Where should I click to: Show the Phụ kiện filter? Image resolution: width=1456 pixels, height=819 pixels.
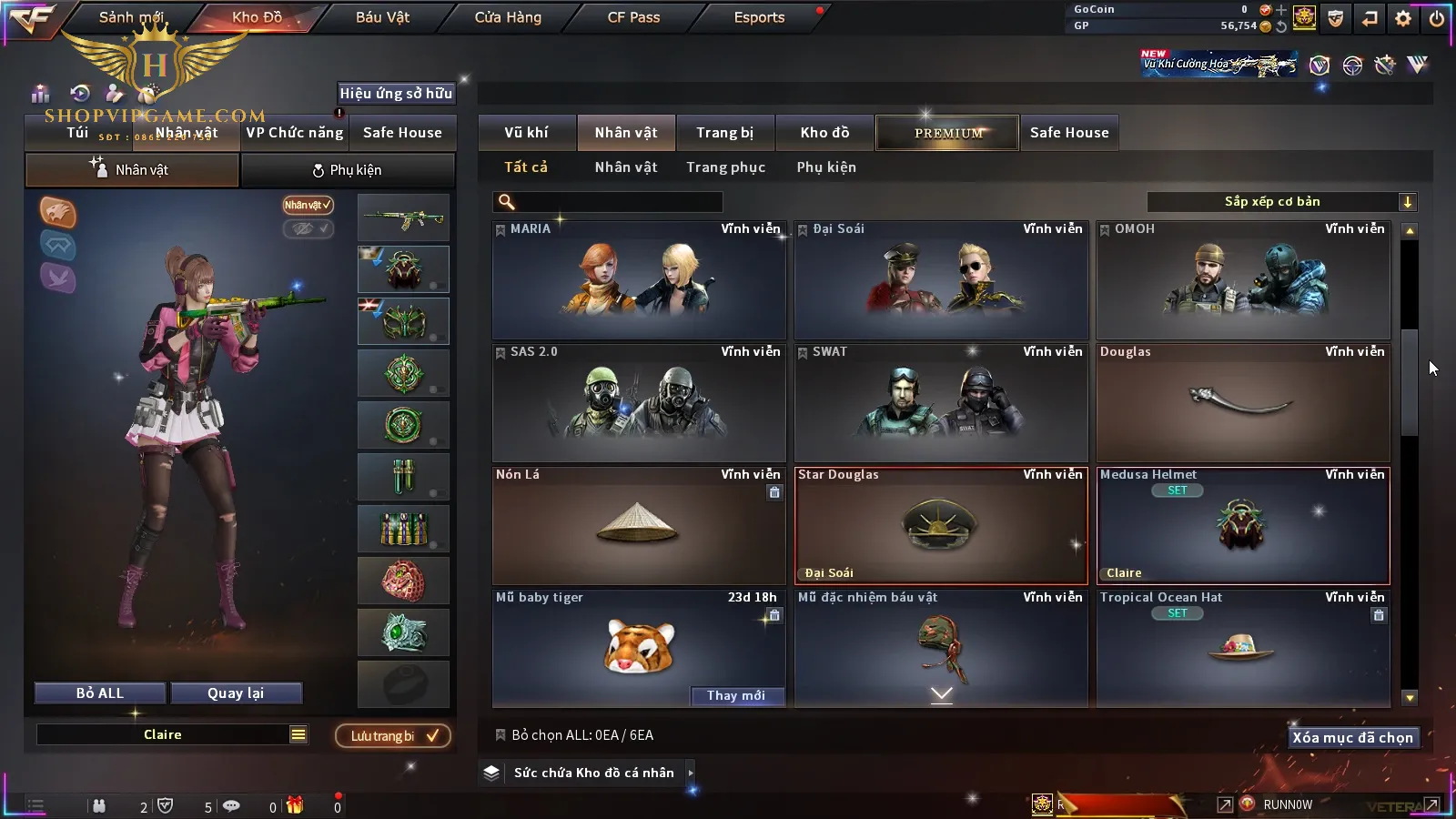pyautogui.click(x=826, y=167)
